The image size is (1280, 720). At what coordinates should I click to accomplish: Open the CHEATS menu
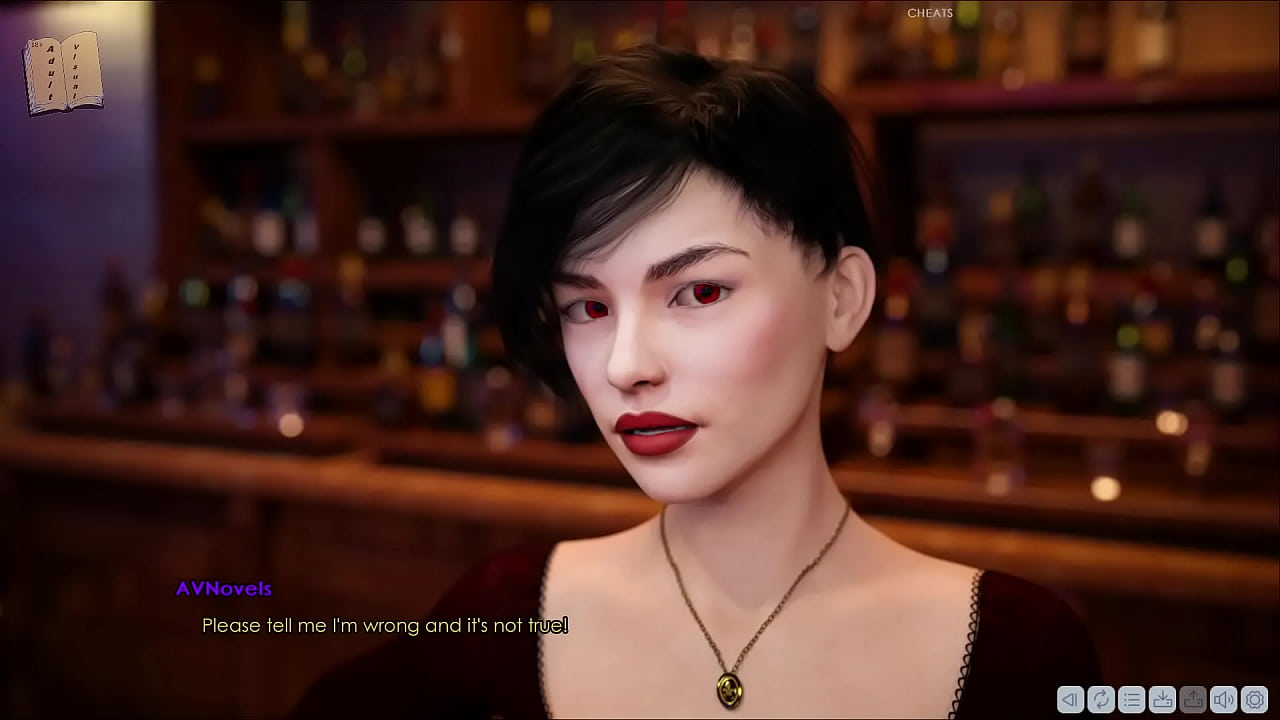[x=930, y=13]
